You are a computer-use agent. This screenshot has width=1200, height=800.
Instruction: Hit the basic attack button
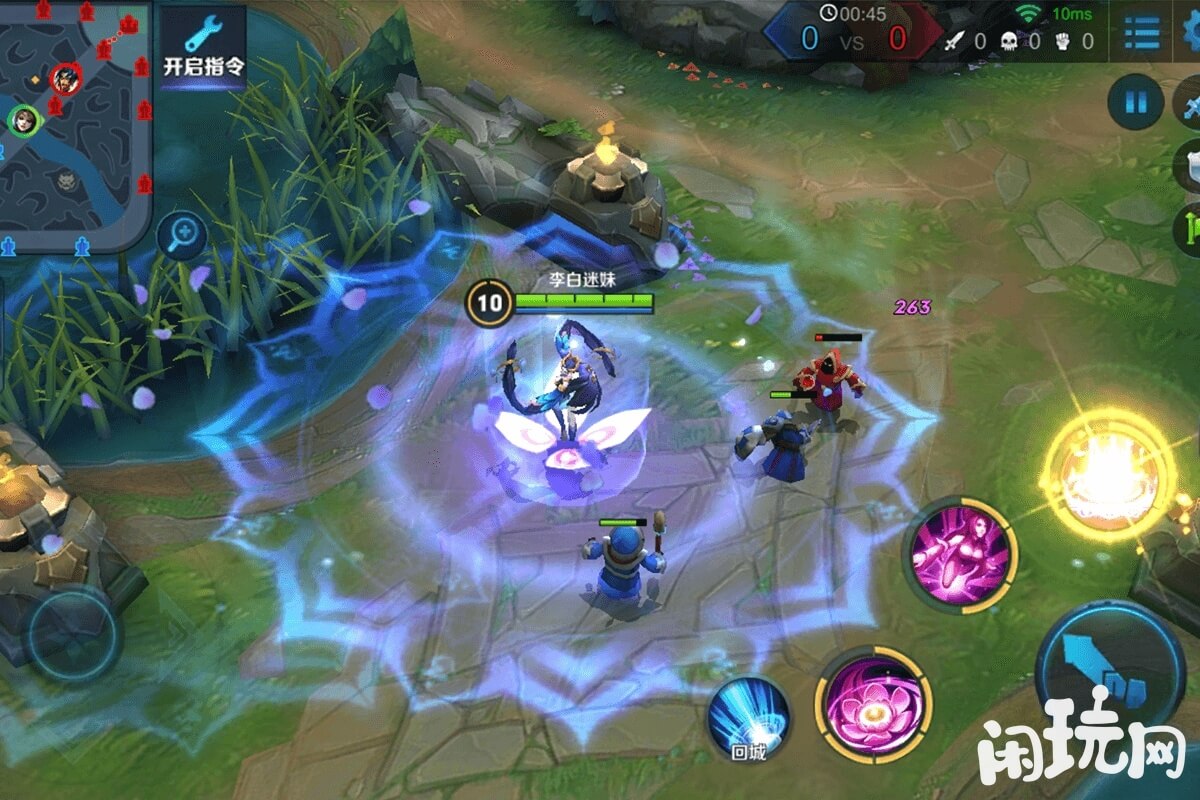[x=1110, y=670]
